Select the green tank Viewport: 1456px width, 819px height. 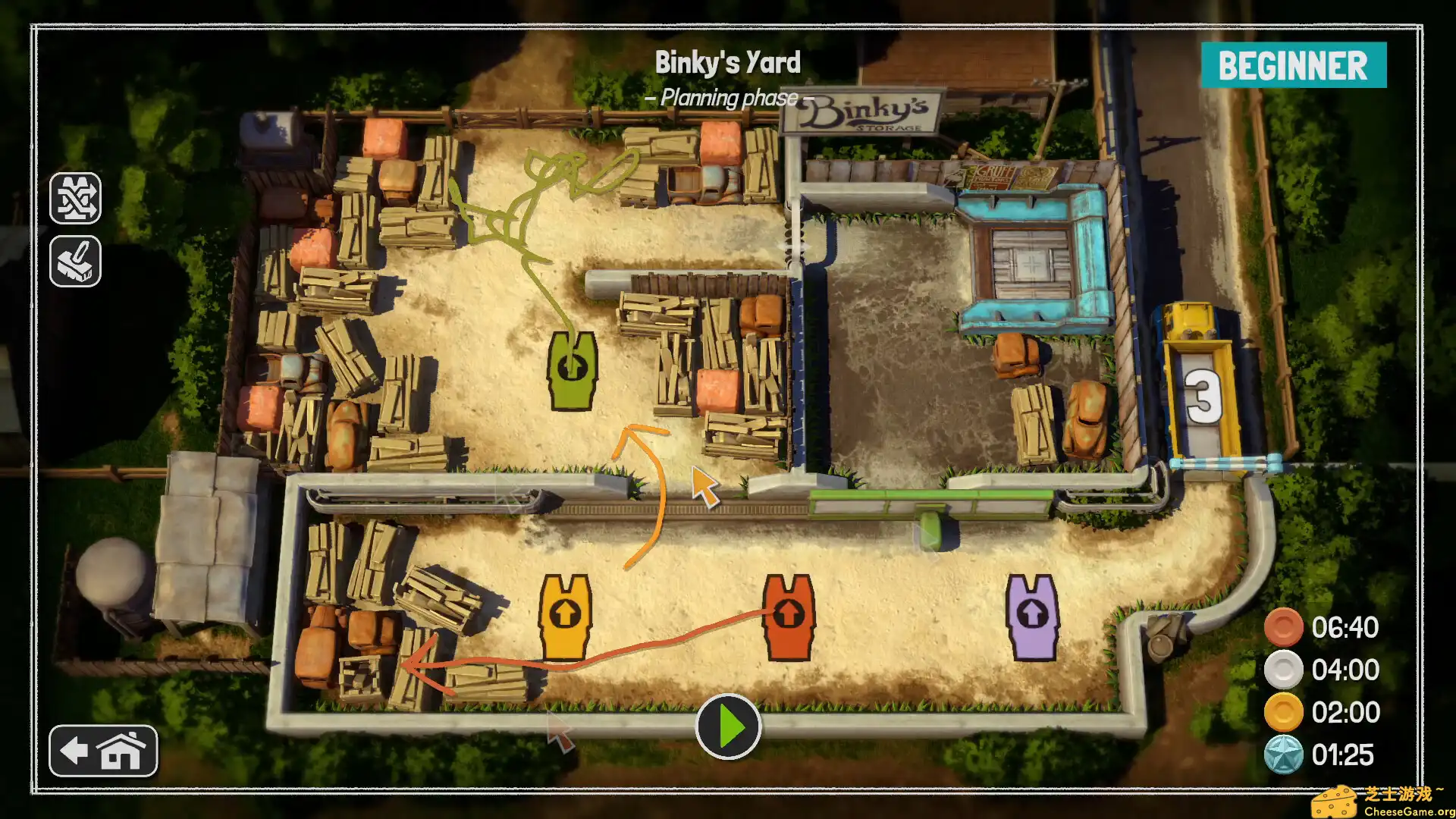click(x=573, y=369)
